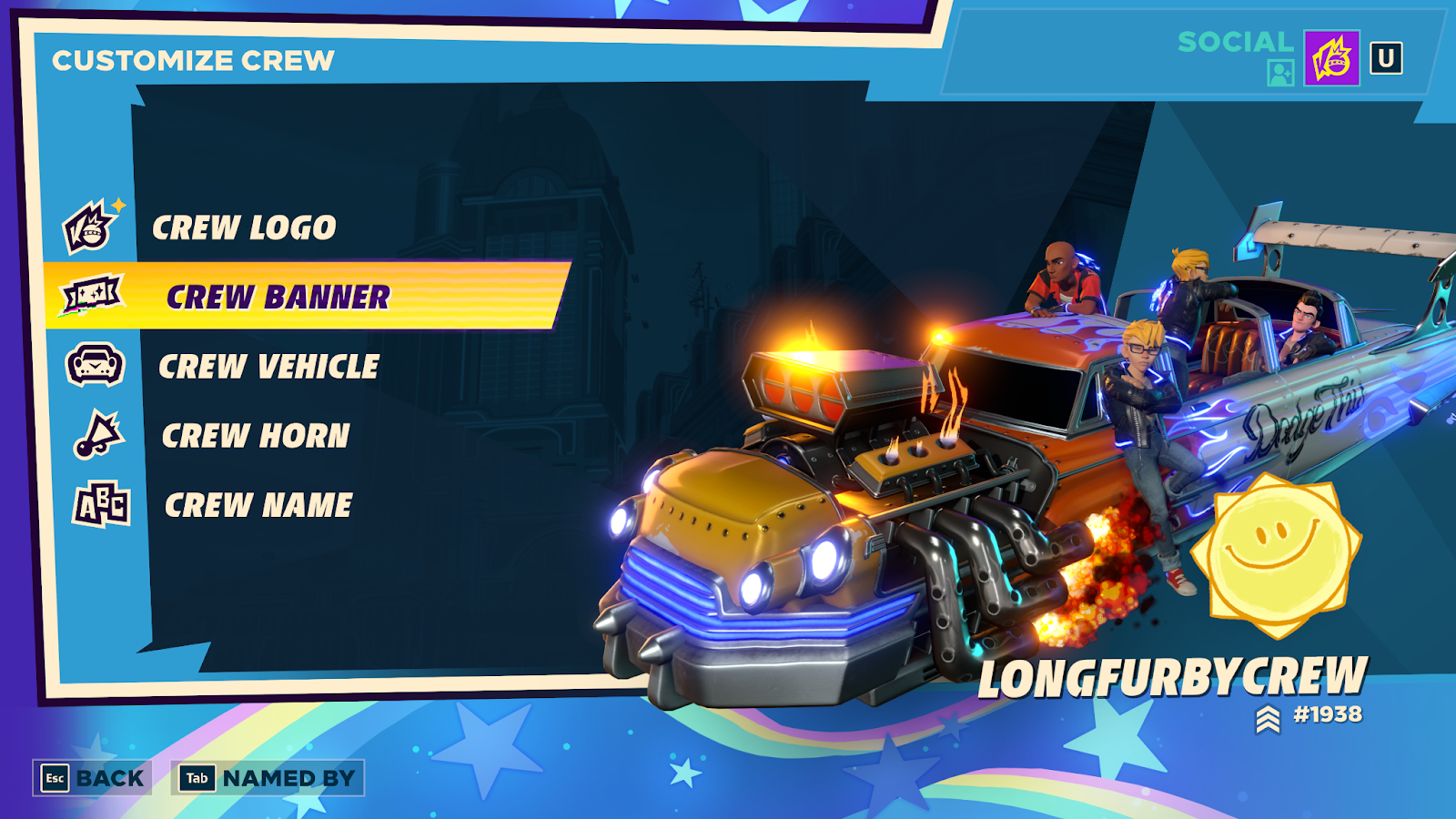
Task: Choose Crew Vehicle customization
Action: [x=268, y=367]
